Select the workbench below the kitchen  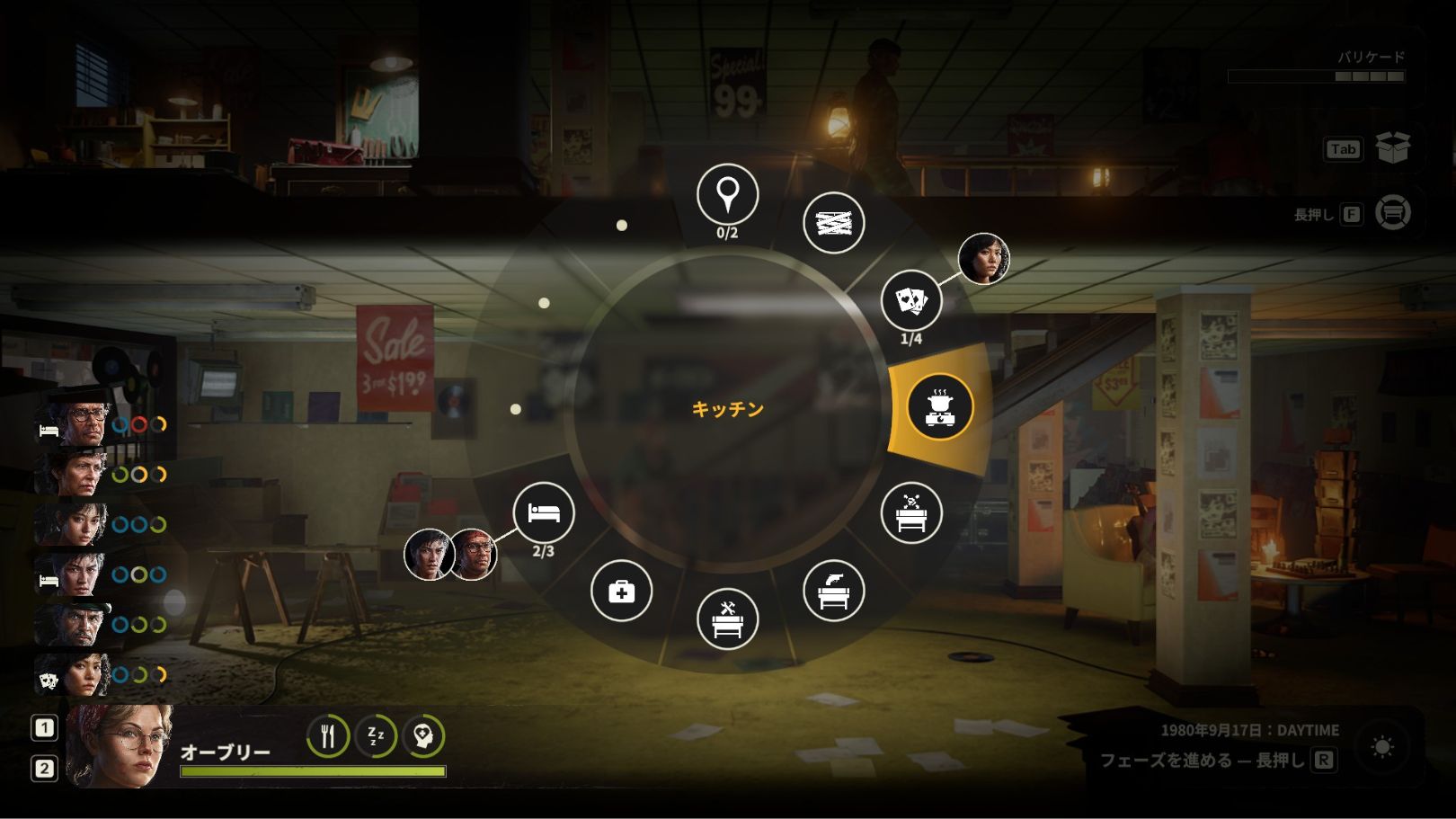pyautogui.click(x=911, y=513)
